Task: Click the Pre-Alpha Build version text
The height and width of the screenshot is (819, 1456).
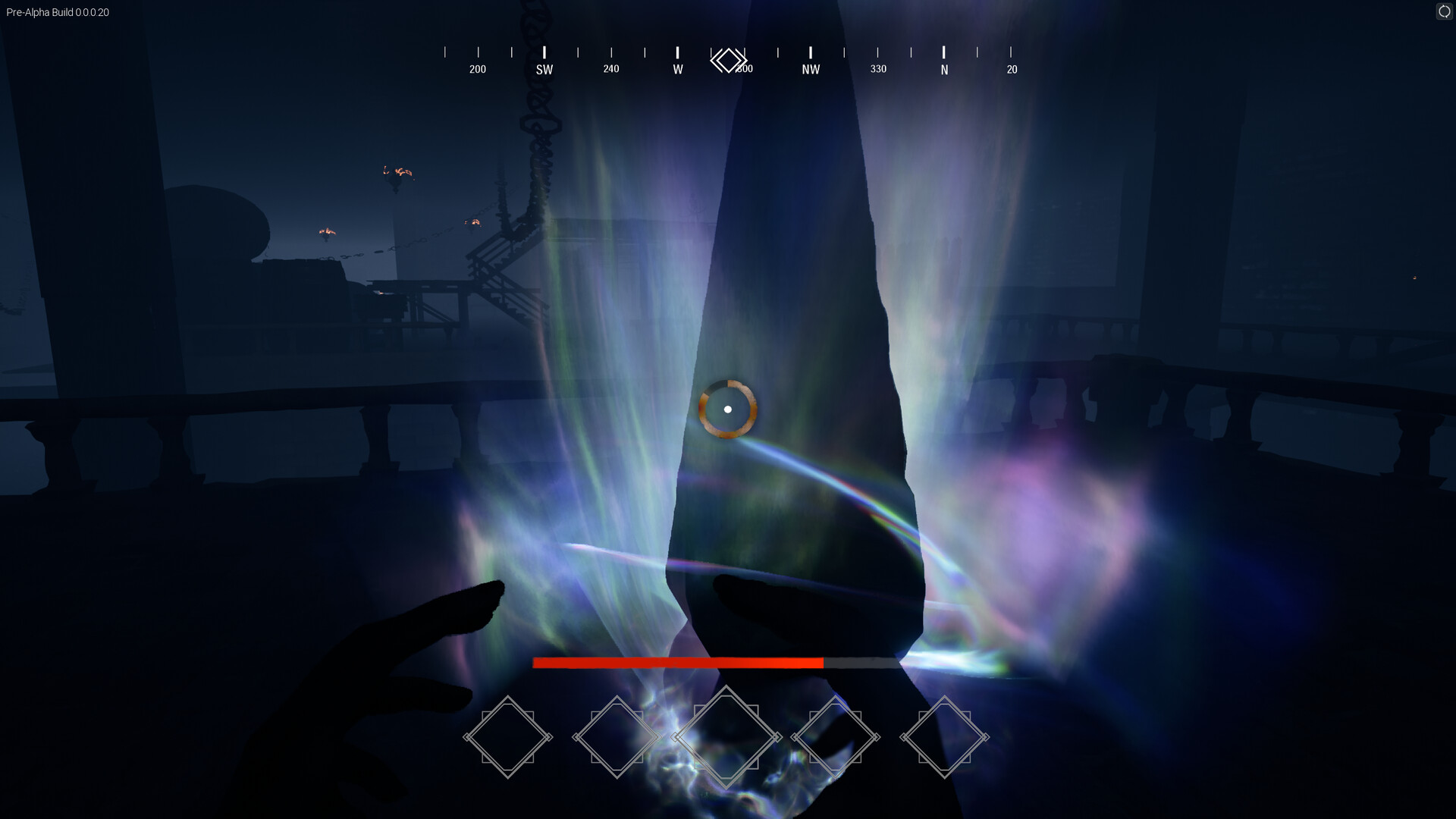Action: click(x=57, y=12)
